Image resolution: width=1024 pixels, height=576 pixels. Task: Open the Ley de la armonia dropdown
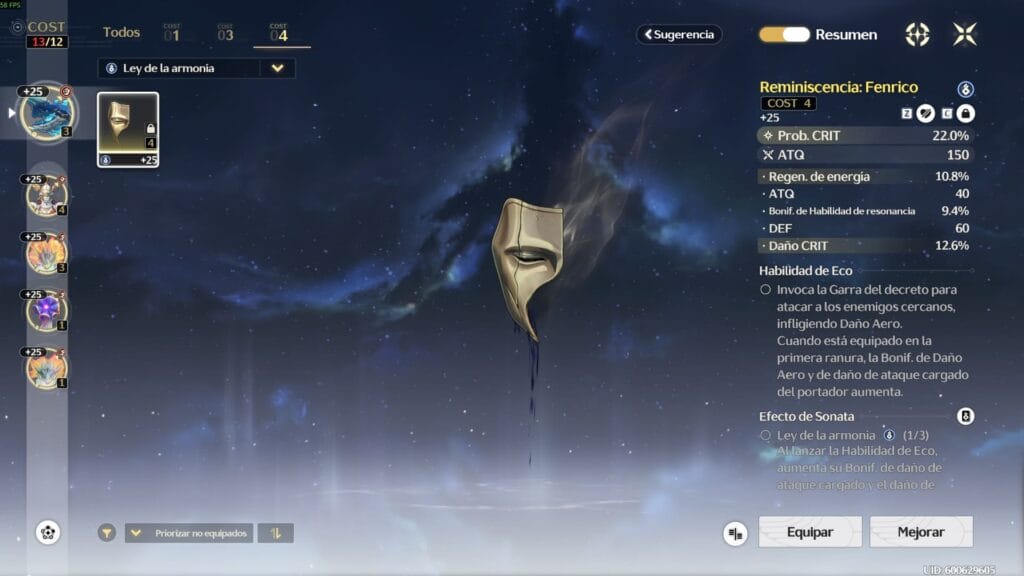pos(196,68)
